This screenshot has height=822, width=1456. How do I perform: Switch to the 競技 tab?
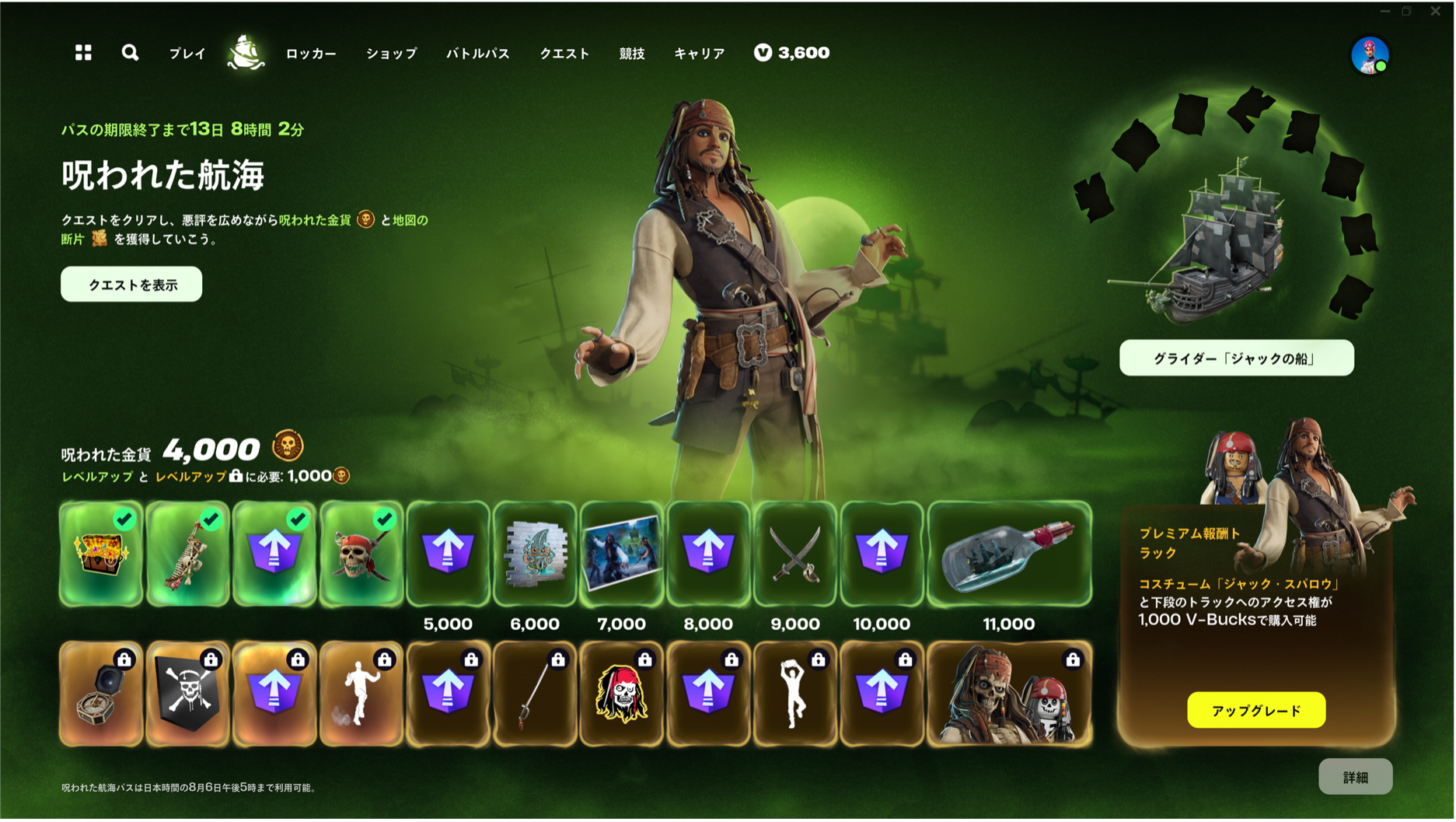(632, 54)
